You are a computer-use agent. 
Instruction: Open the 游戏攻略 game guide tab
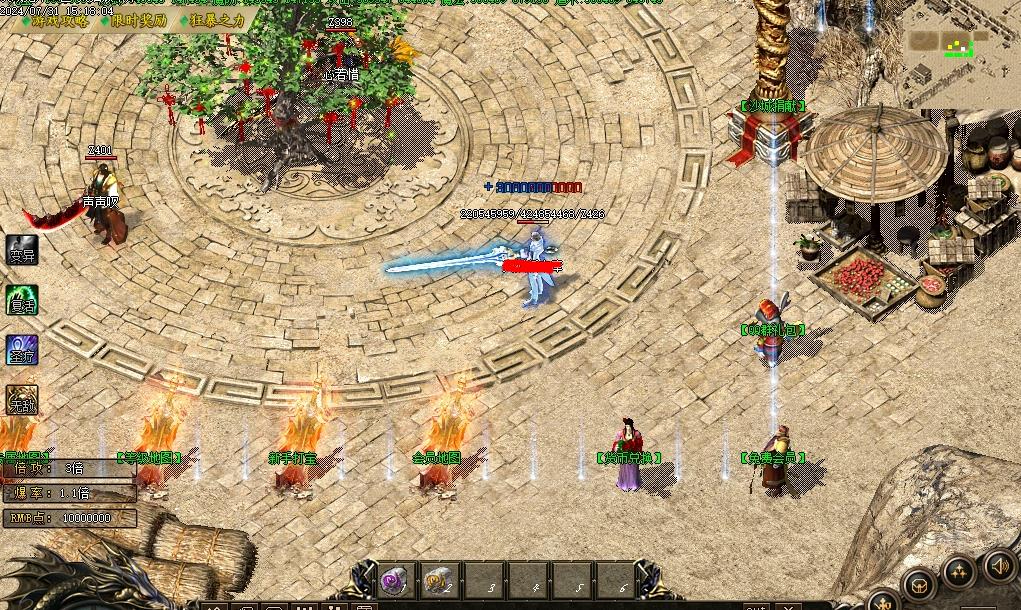tap(59, 20)
